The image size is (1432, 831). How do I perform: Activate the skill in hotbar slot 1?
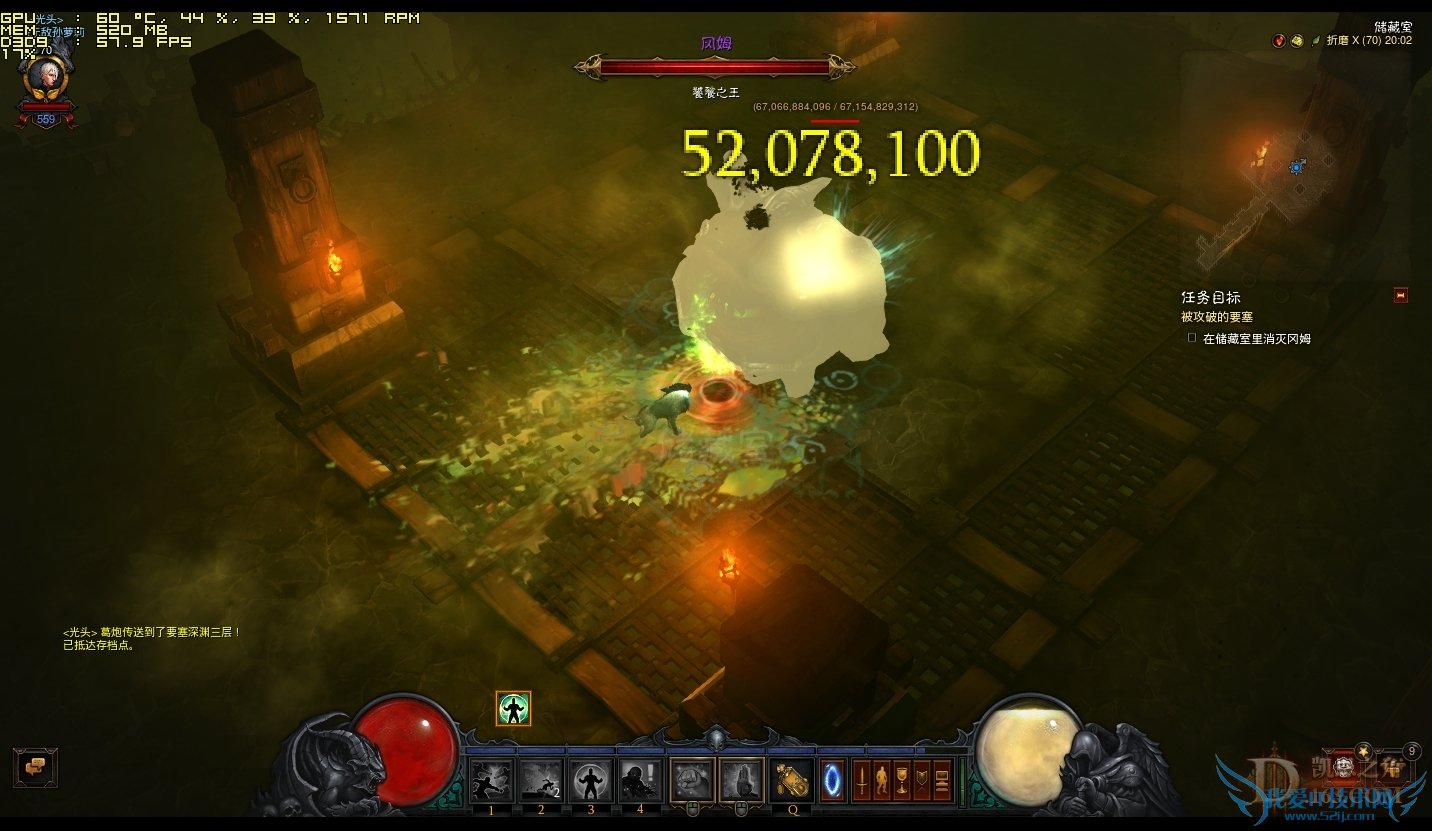click(x=492, y=780)
